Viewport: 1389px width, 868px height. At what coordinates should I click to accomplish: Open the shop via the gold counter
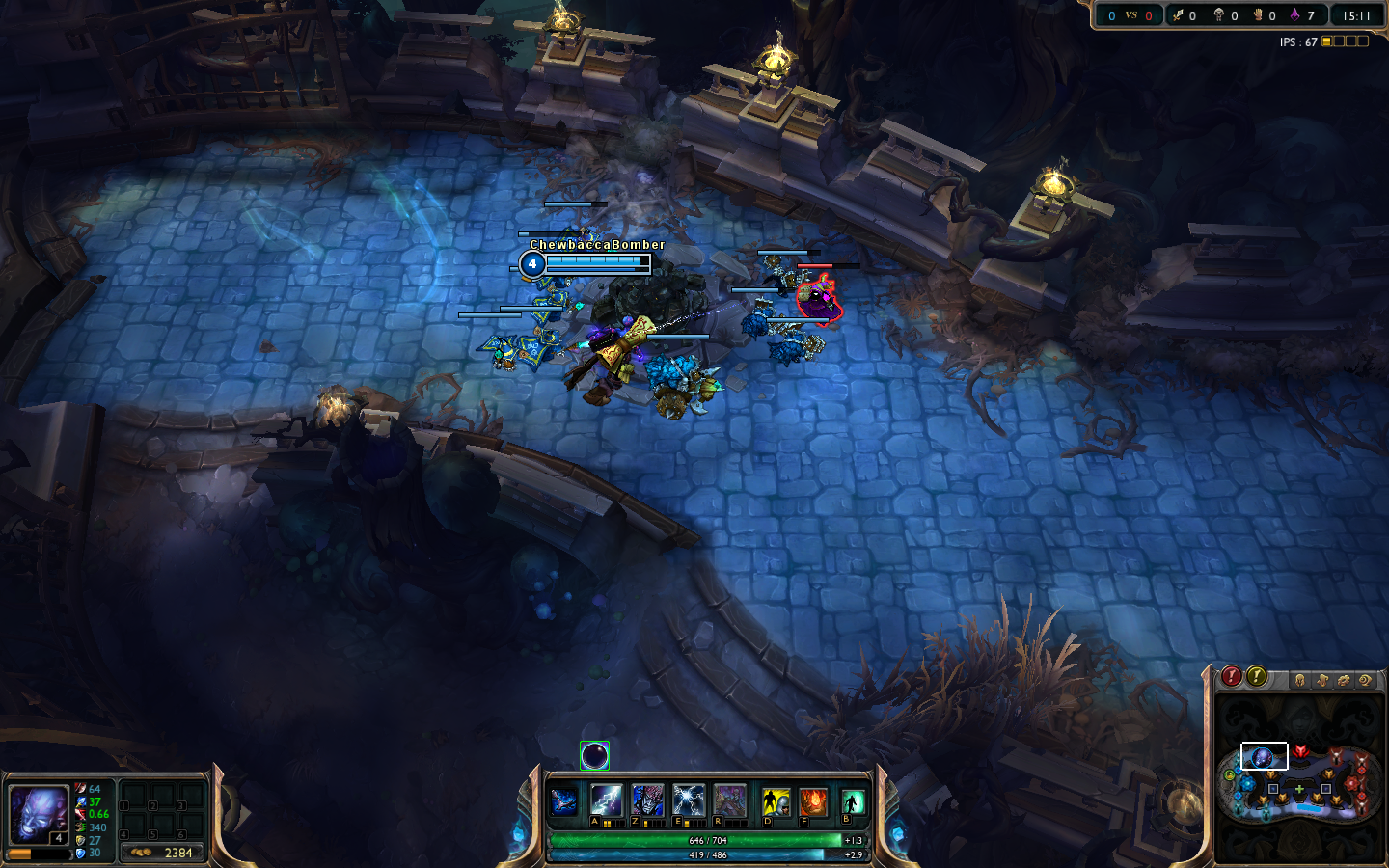click(x=162, y=853)
